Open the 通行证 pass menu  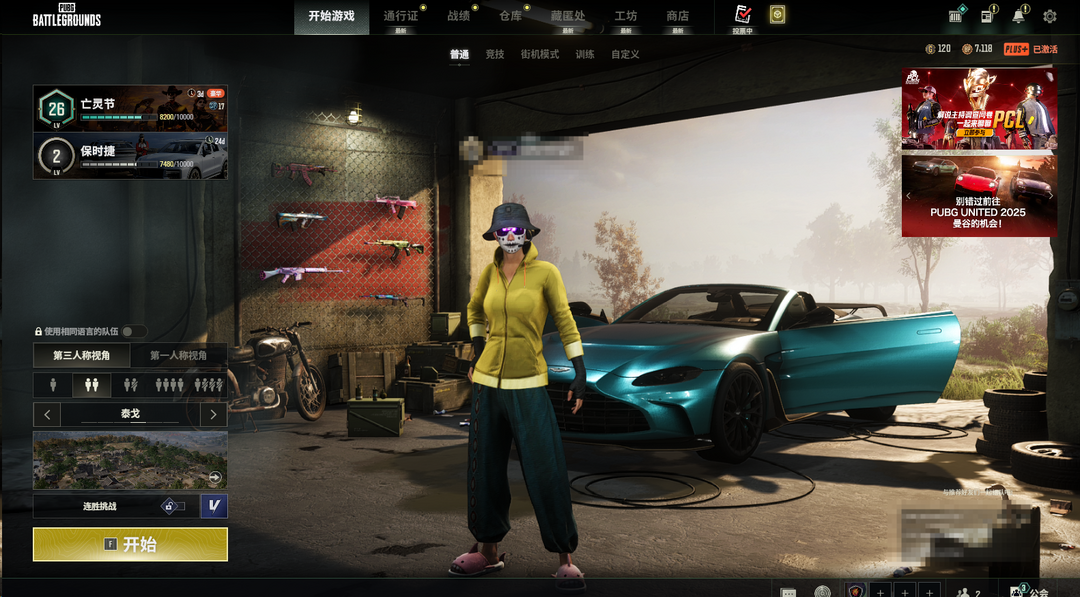pyautogui.click(x=401, y=16)
